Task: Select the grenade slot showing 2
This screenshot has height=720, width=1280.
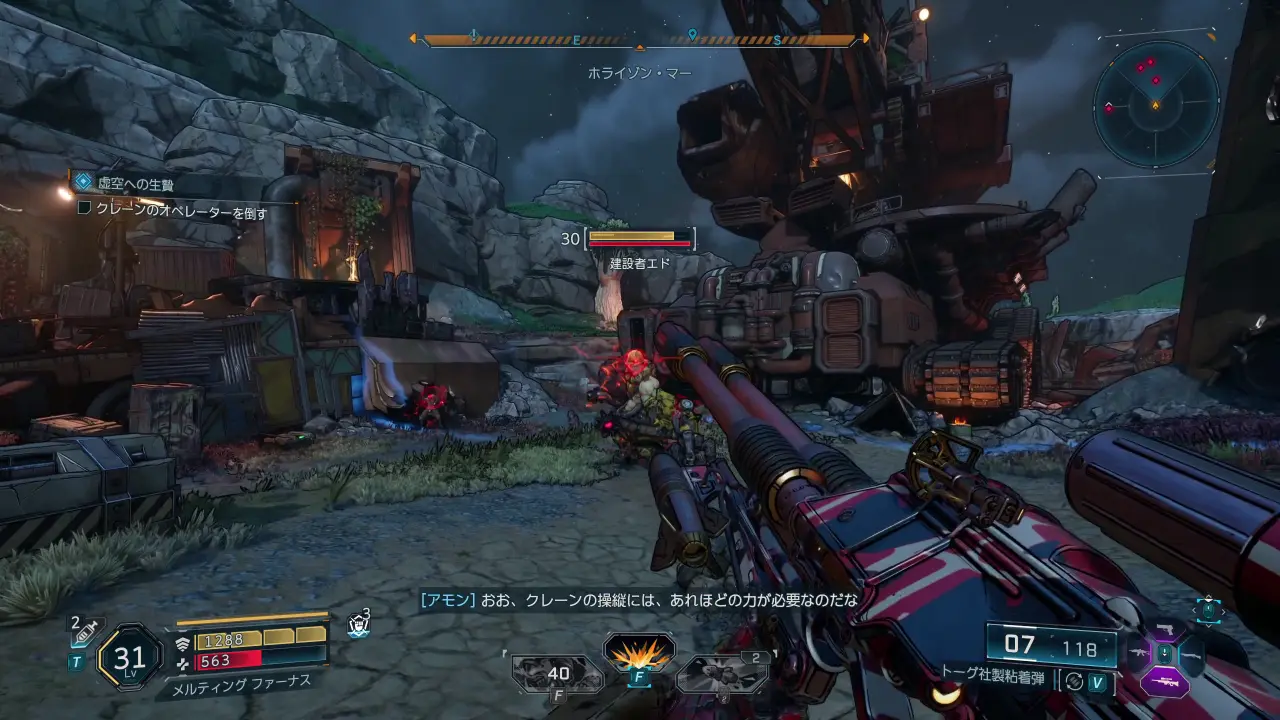Action: click(722, 673)
